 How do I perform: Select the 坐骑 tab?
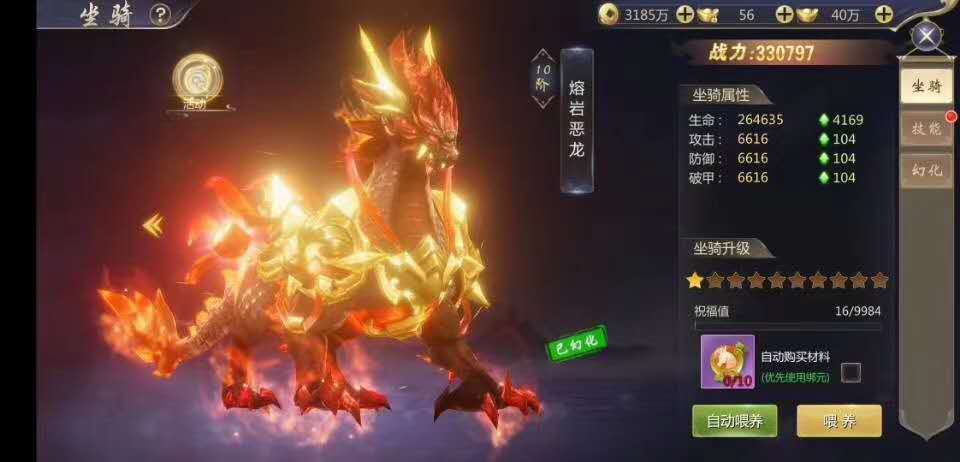925,86
